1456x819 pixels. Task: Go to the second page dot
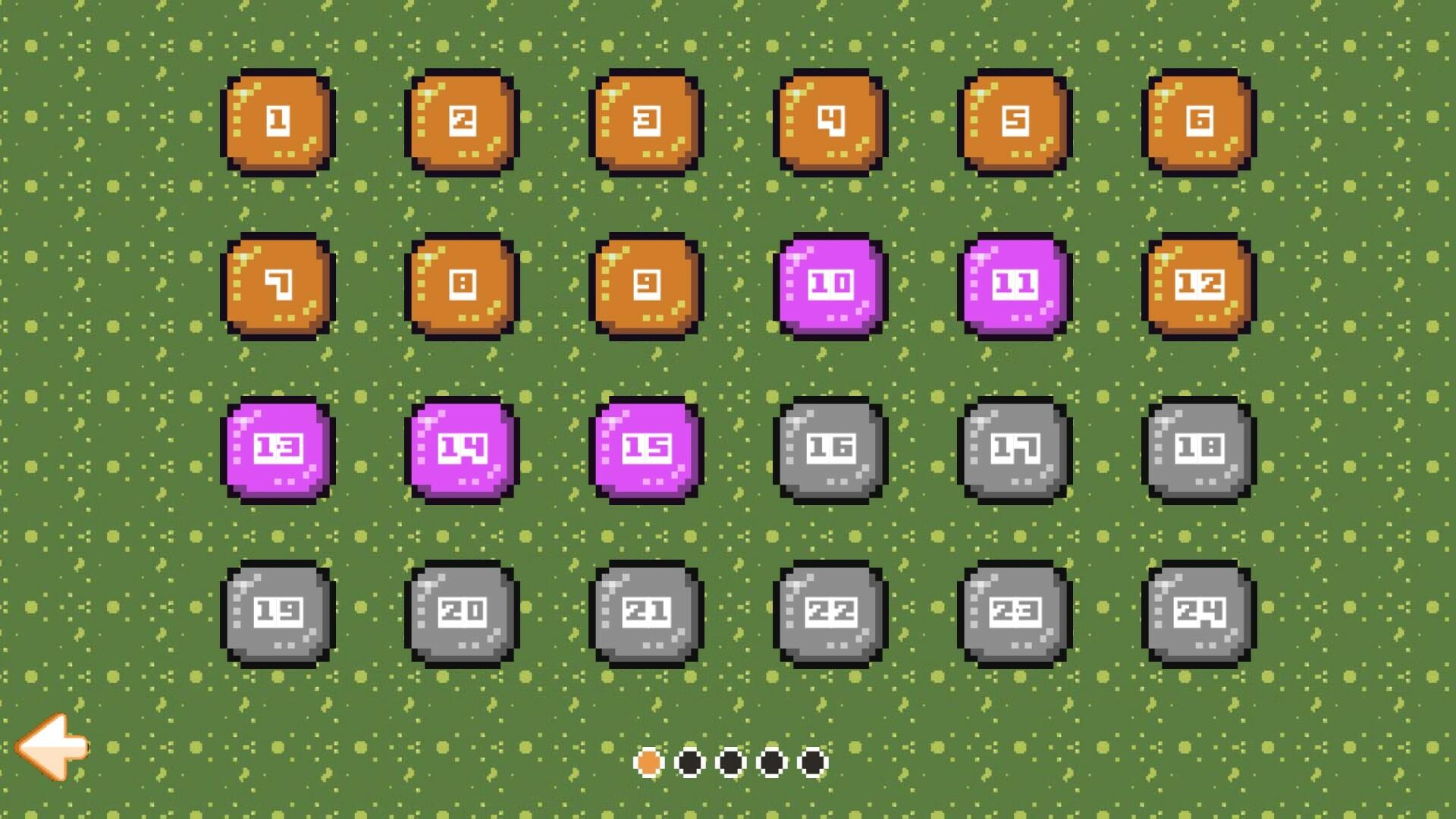click(x=689, y=761)
